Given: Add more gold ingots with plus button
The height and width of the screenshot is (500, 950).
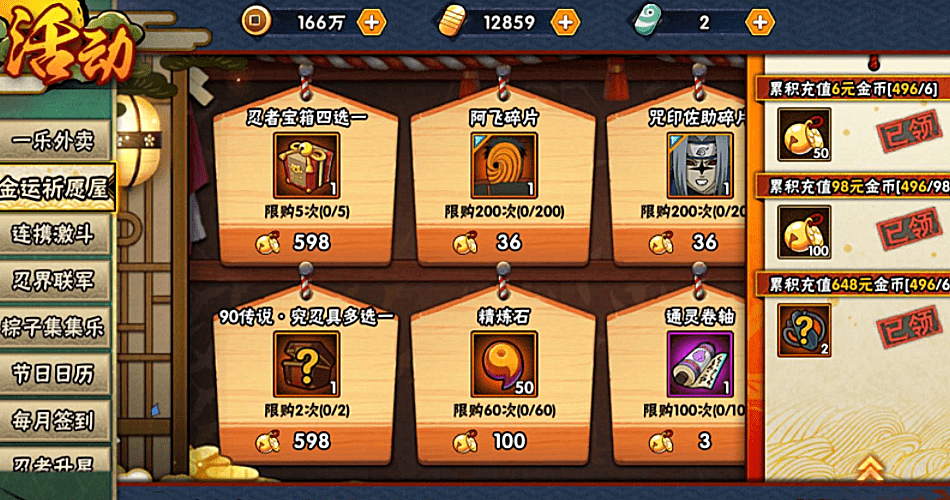Looking at the screenshot, I should tap(565, 21).
